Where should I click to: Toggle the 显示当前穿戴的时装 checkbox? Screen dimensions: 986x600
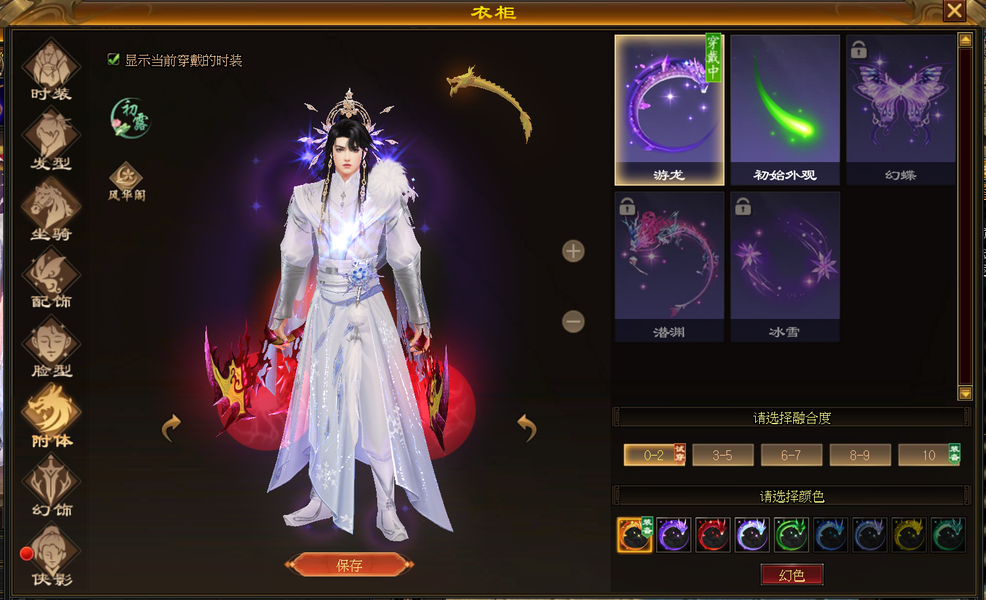(114, 60)
